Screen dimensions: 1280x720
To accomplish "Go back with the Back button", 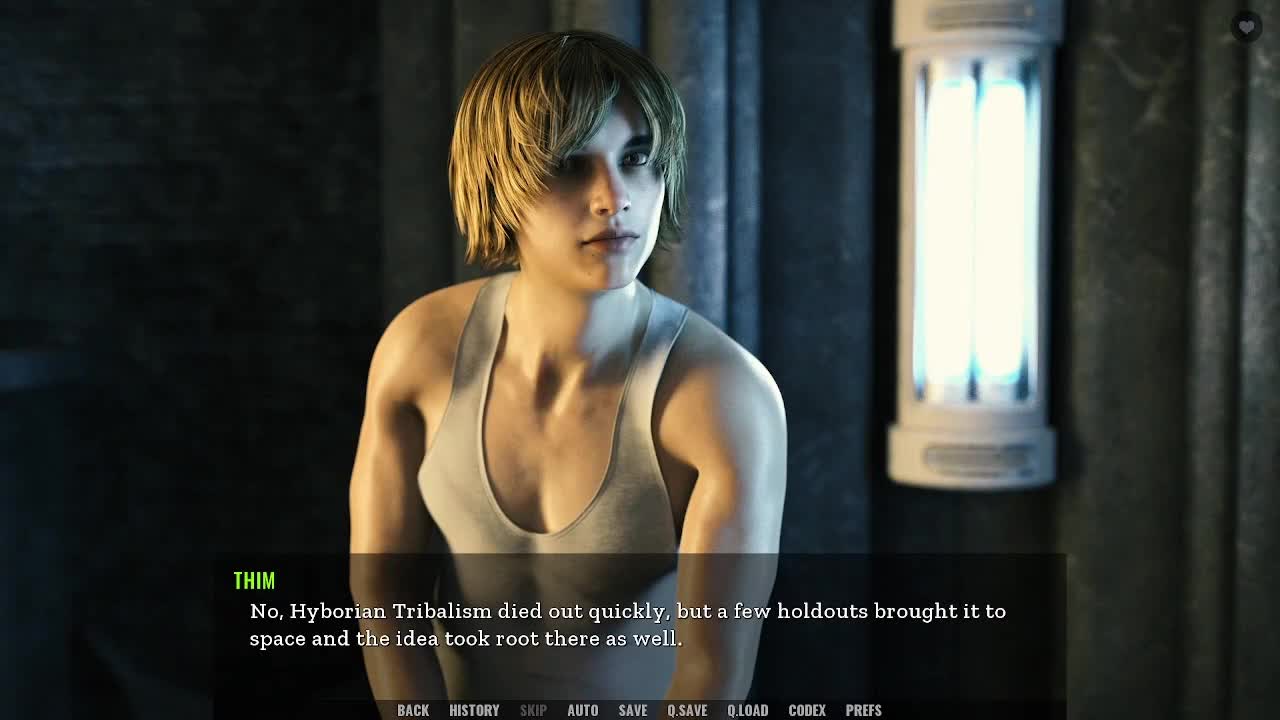I will (x=413, y=710).
